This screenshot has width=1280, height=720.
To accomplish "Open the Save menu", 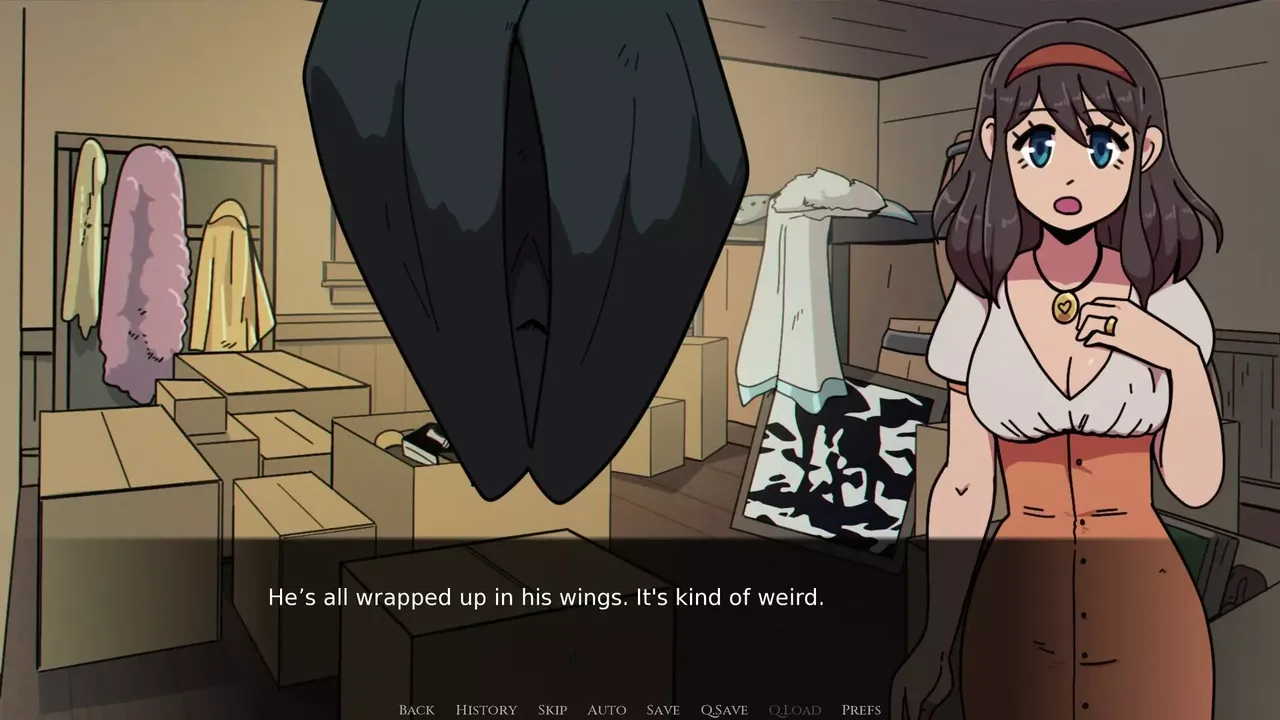I will (663, 710).
